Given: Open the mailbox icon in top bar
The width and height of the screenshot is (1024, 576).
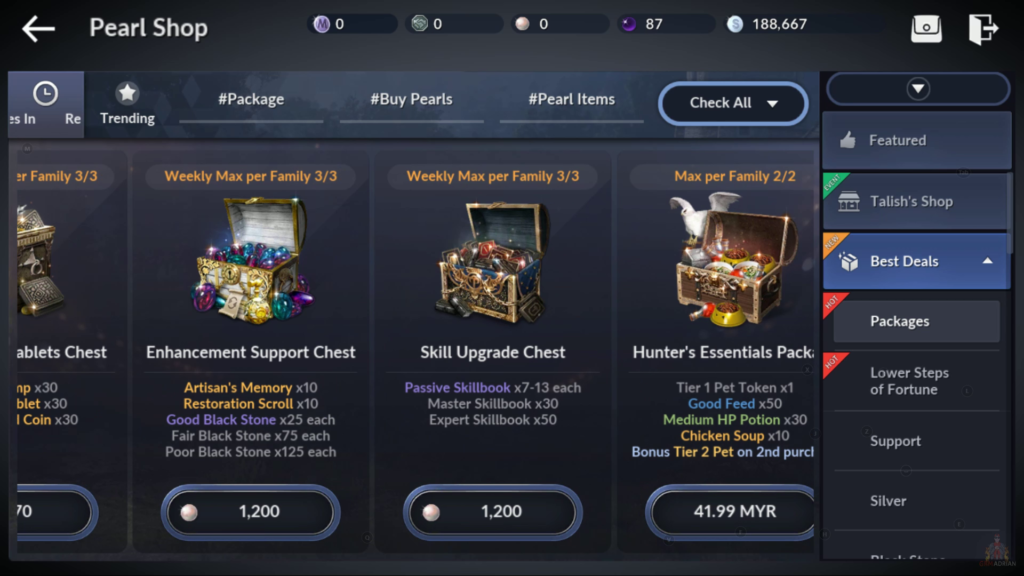Looking at the screenshot, I should point(926,29).
